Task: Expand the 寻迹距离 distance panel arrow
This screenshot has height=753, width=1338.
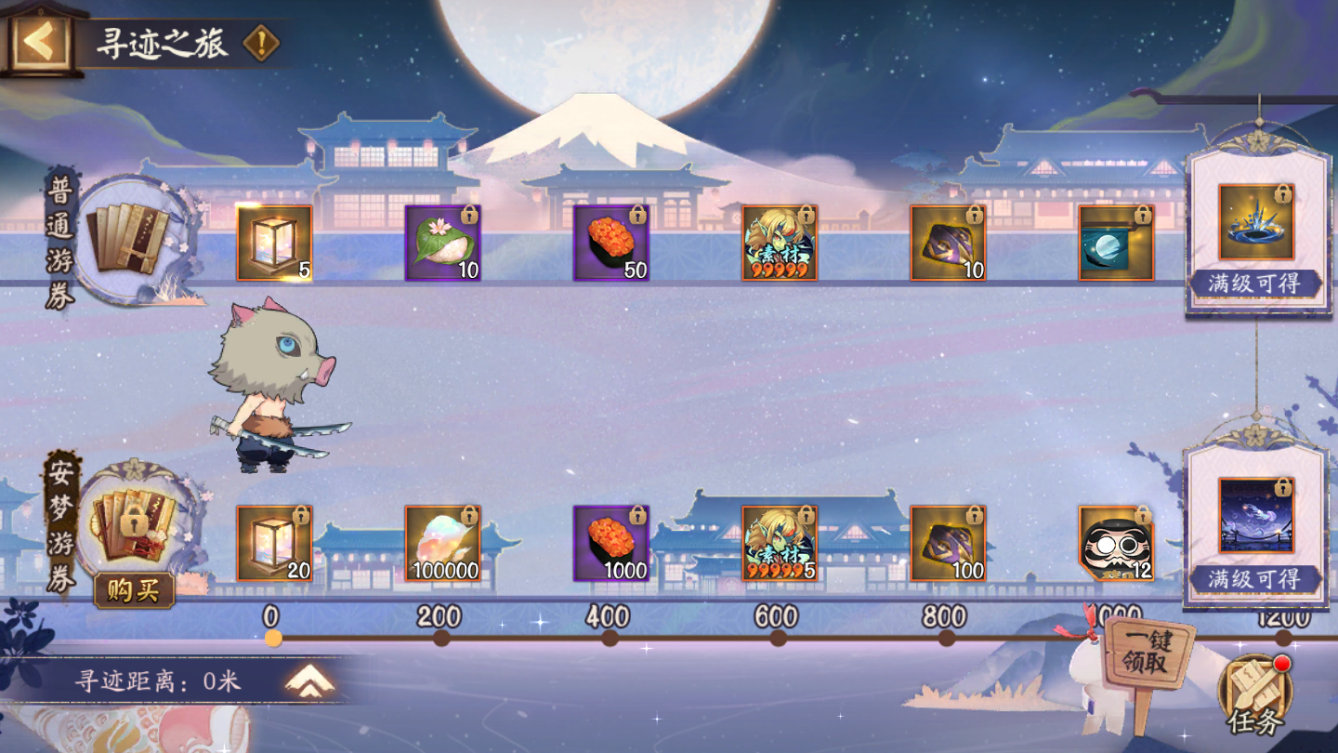Action: [x=309, y=681]
